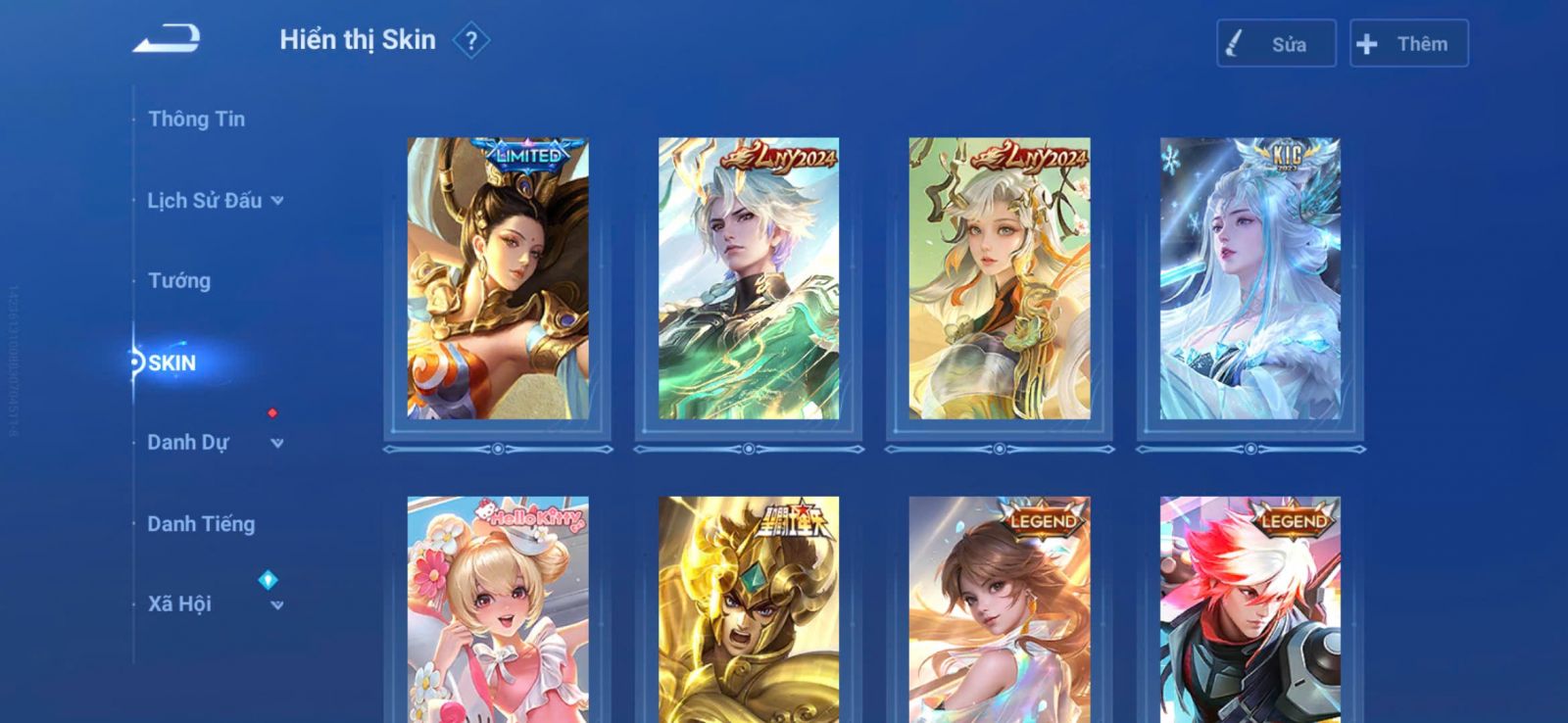
Task: Choose the golden armored knight skin card
Action: [x=749, y=609]
